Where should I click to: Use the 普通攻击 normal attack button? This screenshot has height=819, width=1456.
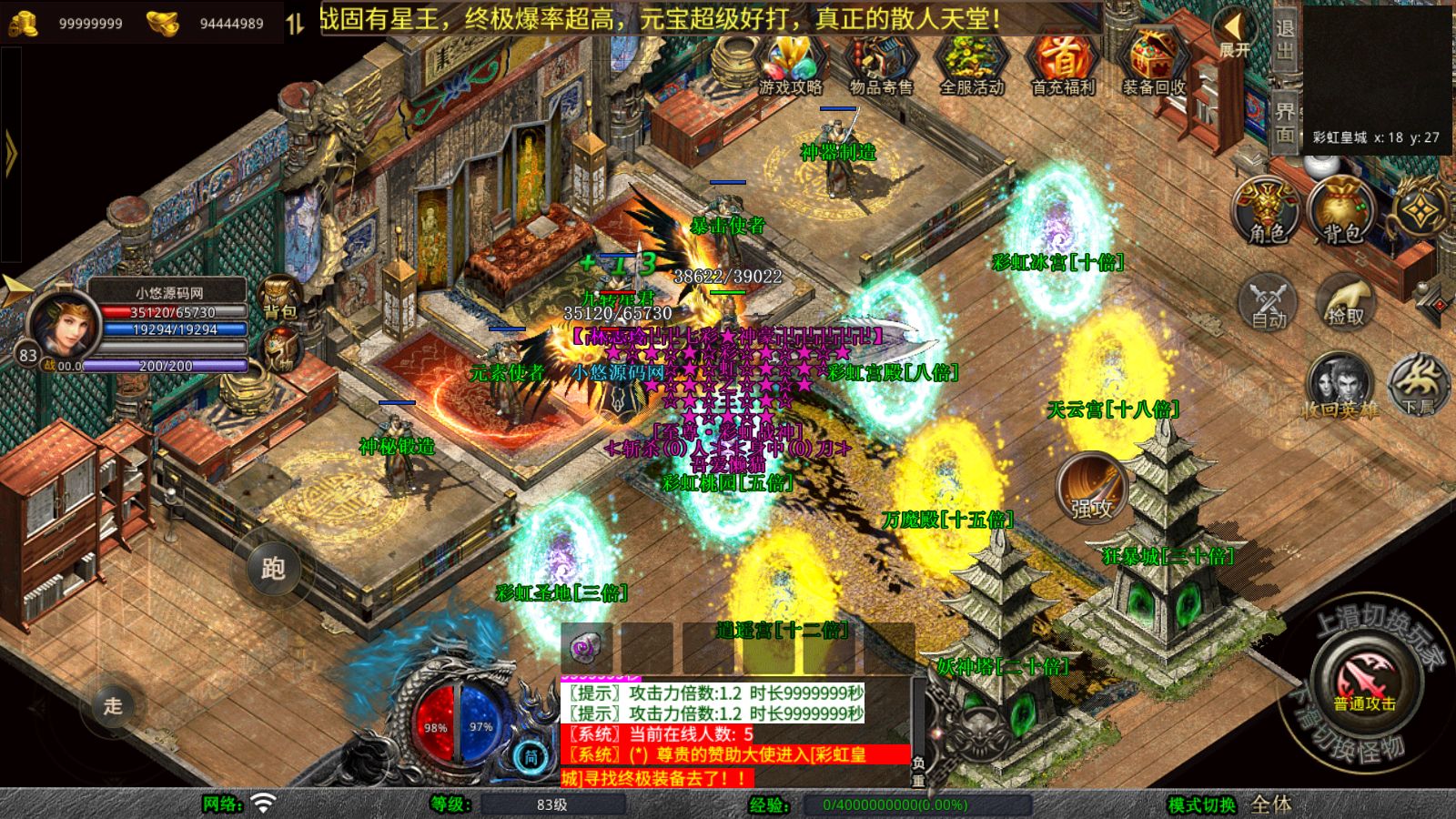click(x=1363, y=684)
